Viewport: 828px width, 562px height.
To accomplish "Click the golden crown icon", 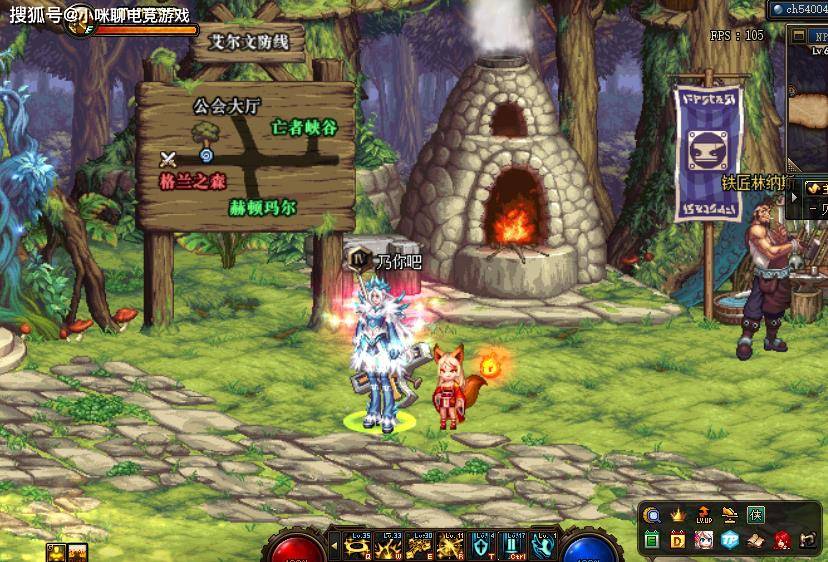I will coord(678,516).
